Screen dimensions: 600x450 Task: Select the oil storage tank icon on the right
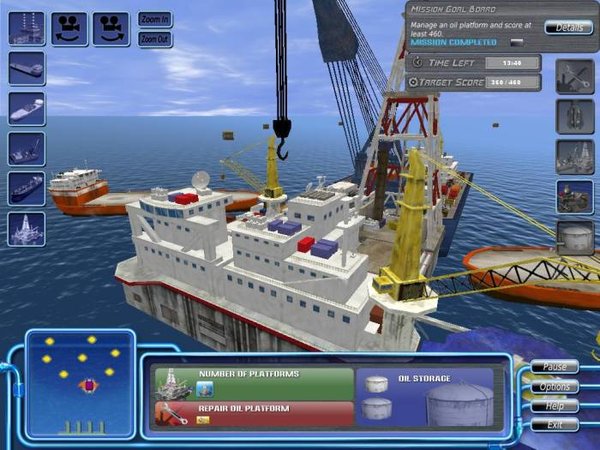pos(574,236)
